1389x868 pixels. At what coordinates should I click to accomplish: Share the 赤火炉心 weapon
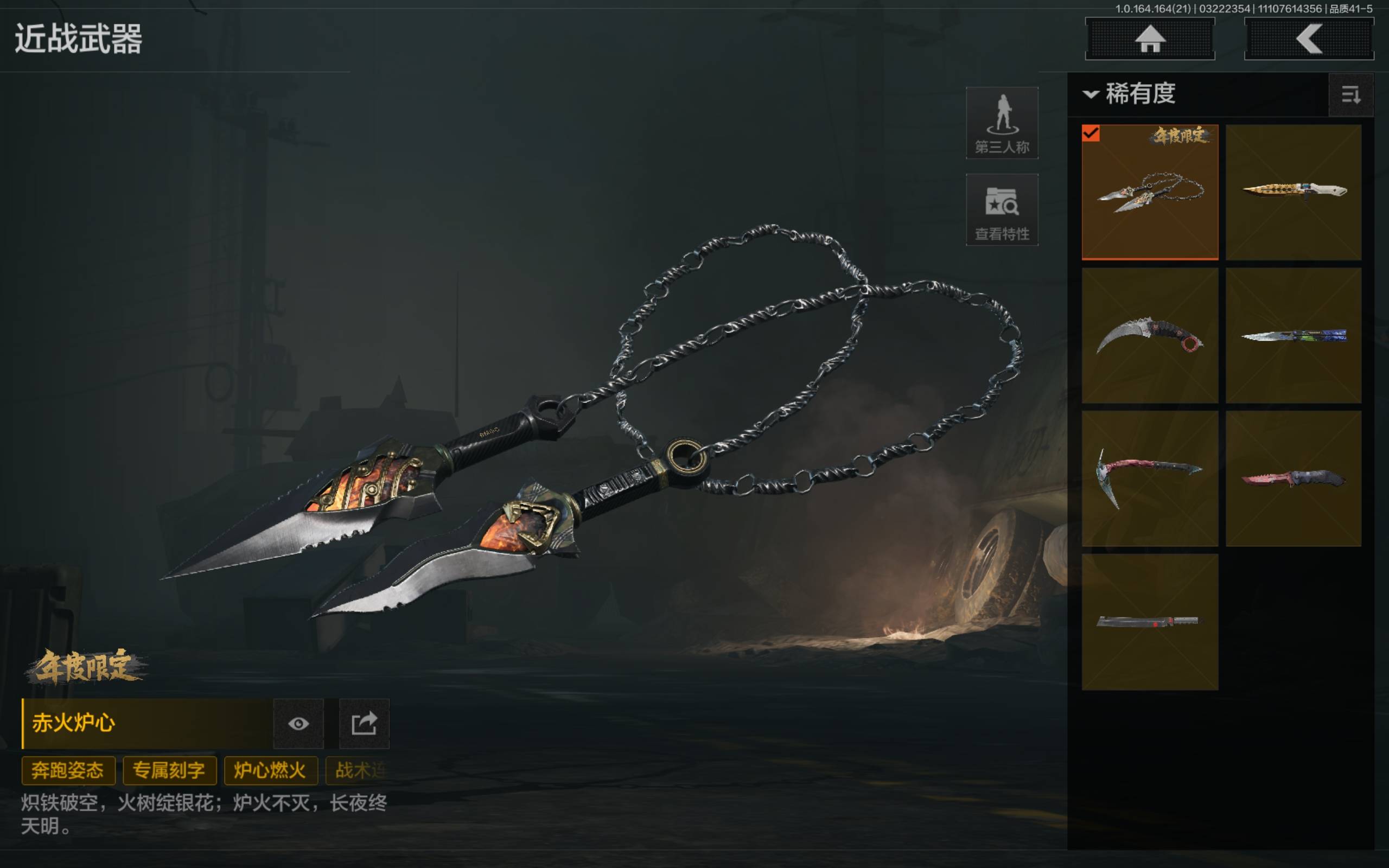364,723
